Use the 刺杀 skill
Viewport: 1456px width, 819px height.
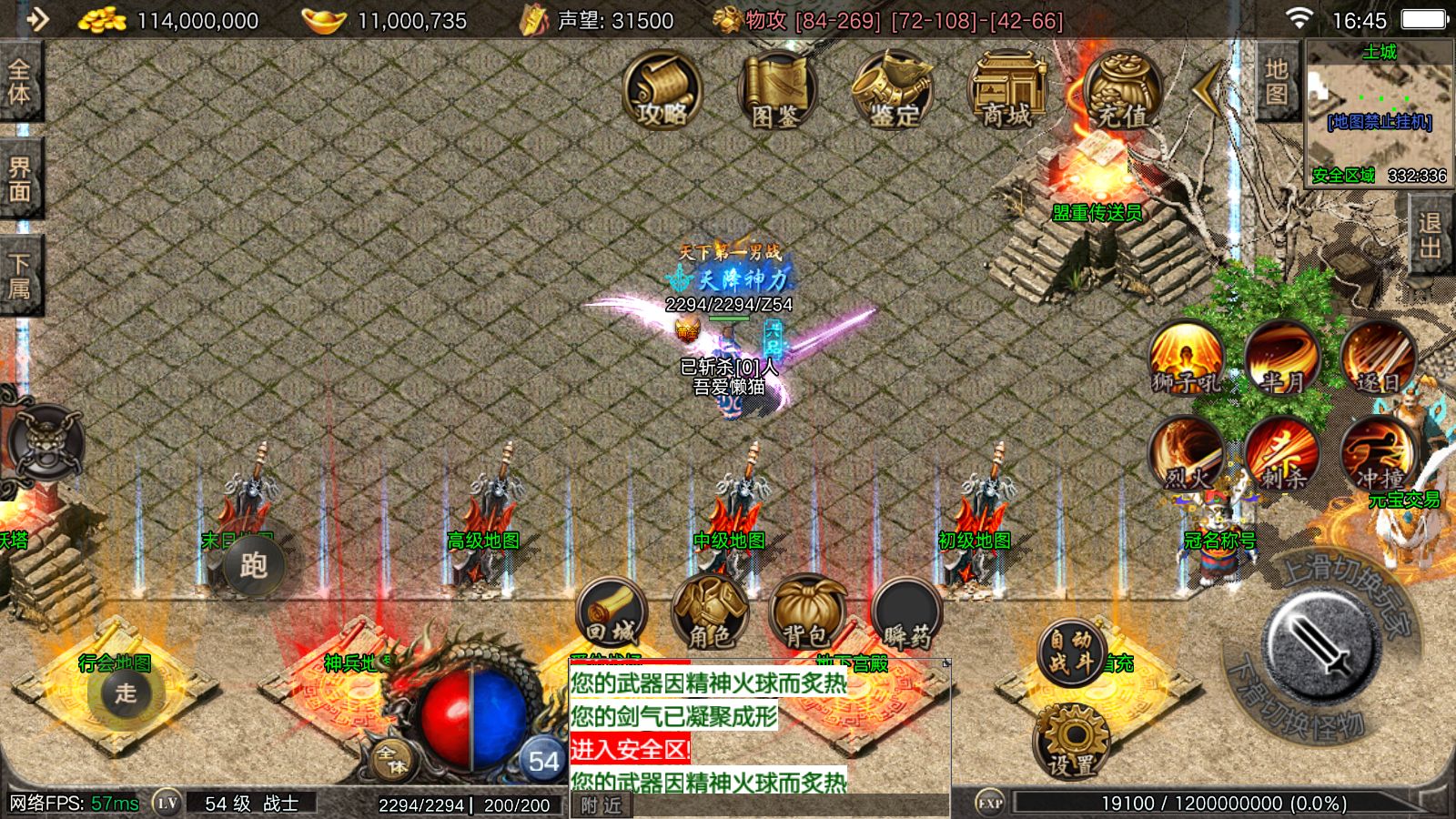1281,453
